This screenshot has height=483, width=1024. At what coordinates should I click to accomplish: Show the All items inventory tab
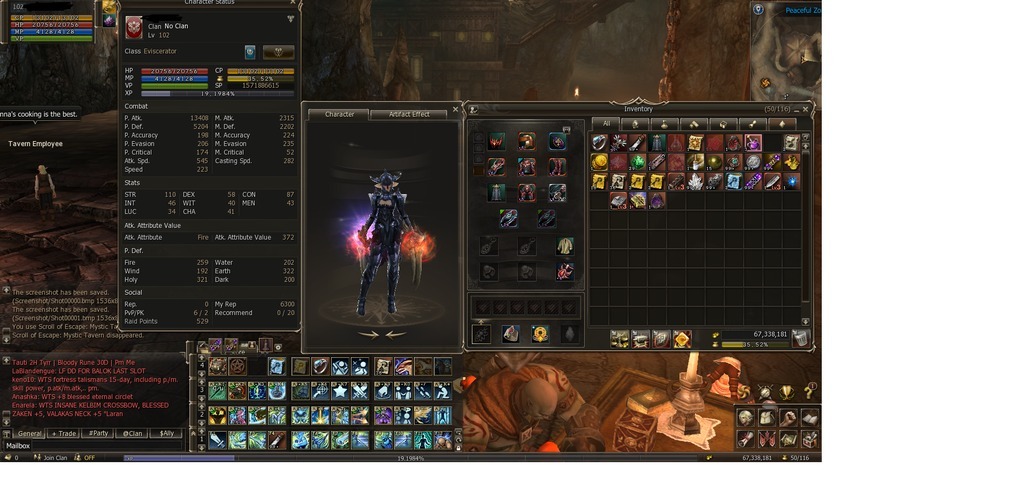[x=606, y=124]
